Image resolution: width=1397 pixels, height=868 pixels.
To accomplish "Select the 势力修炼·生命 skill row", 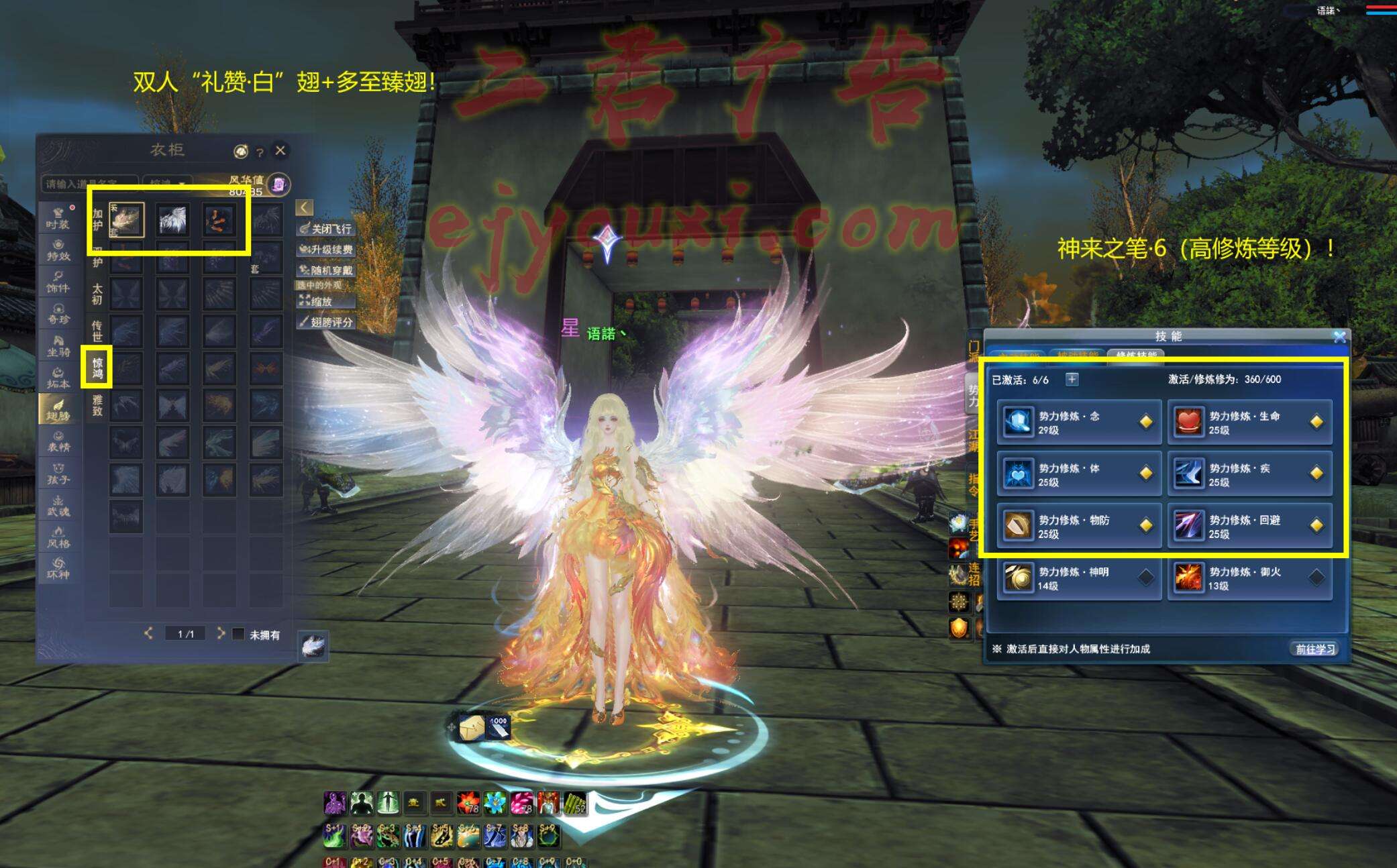I will (x=1249, y=422).
